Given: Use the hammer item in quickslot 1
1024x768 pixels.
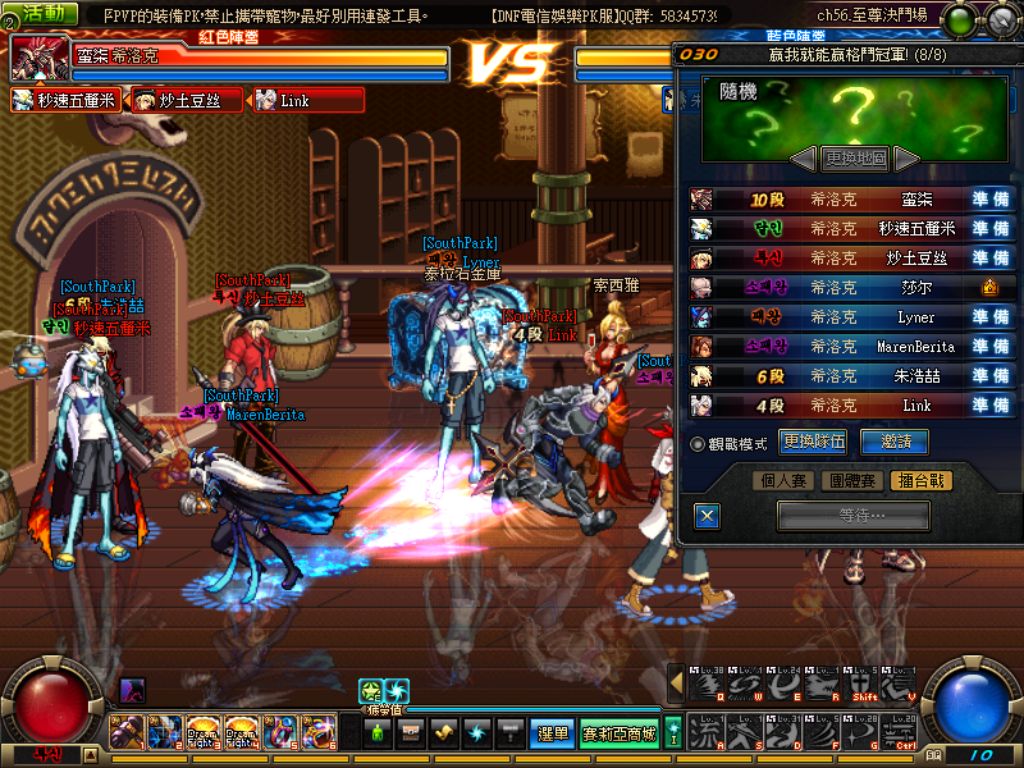Looking at the screenshot, I should [124, 732].
